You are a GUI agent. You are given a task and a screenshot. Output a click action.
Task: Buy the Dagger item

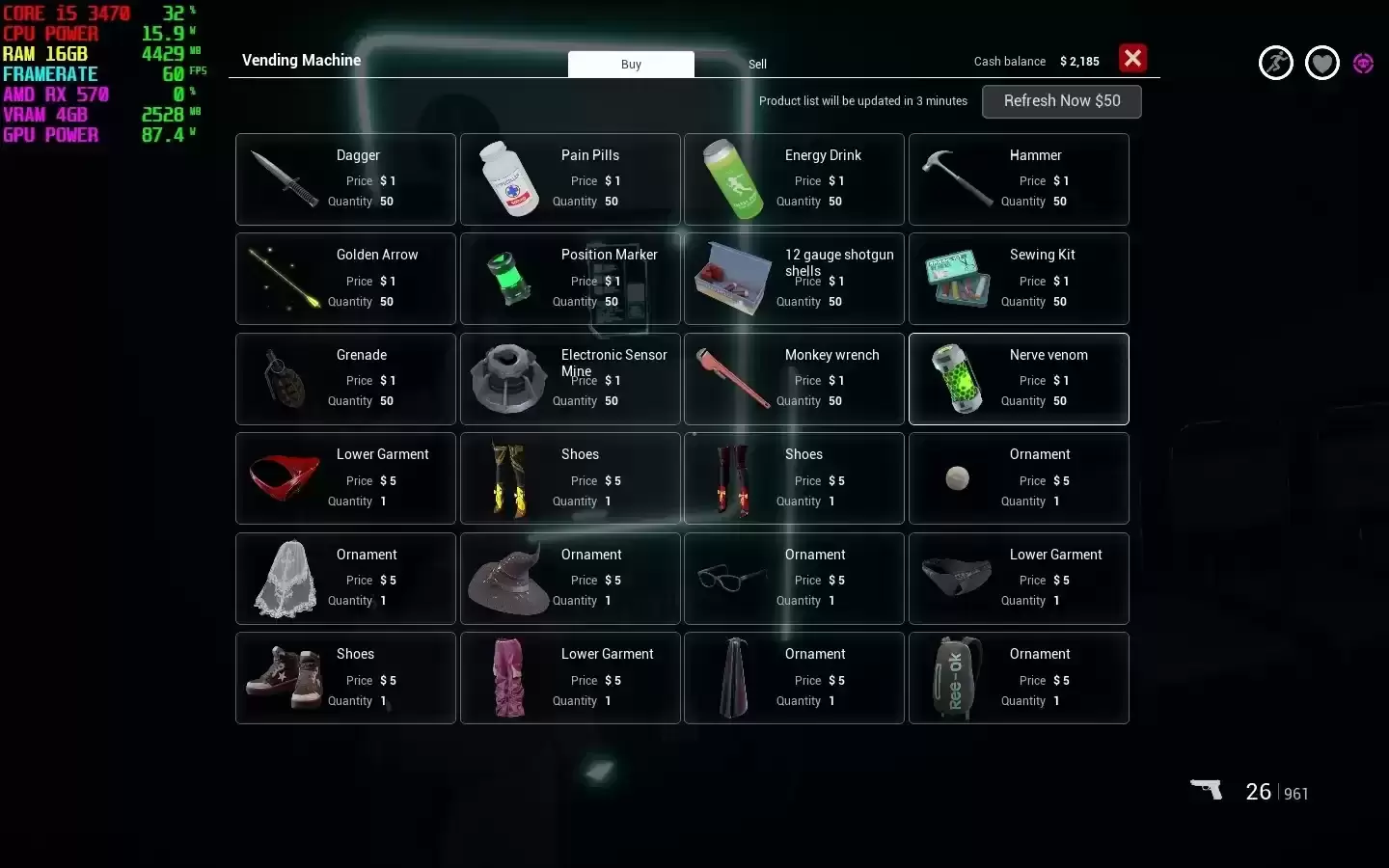click(345, 179)
